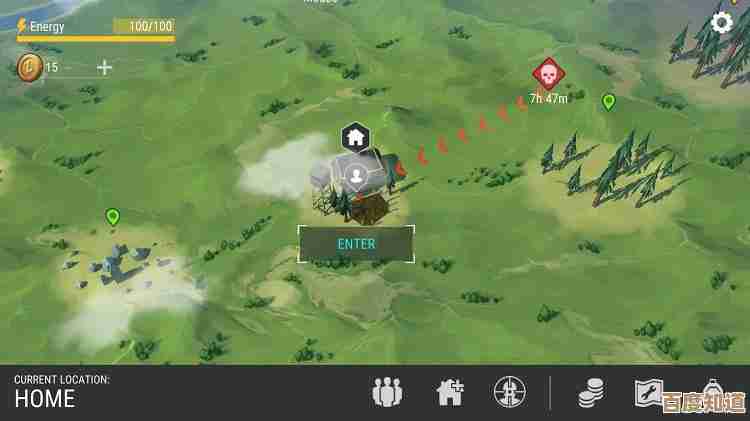Click the player marker on the base

[x=356, y=178]
